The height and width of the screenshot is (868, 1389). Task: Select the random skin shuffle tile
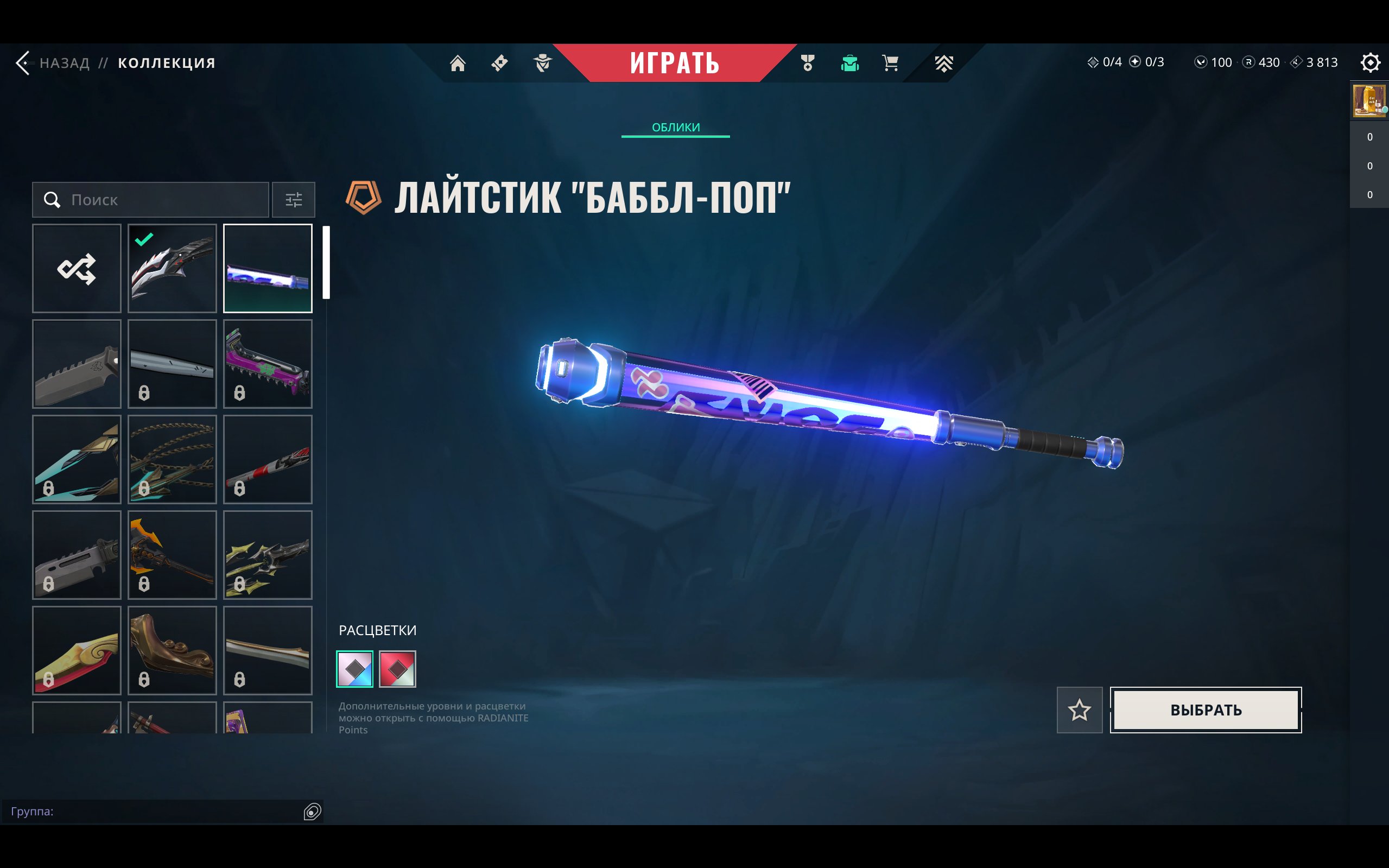click(x=77, y=268)
